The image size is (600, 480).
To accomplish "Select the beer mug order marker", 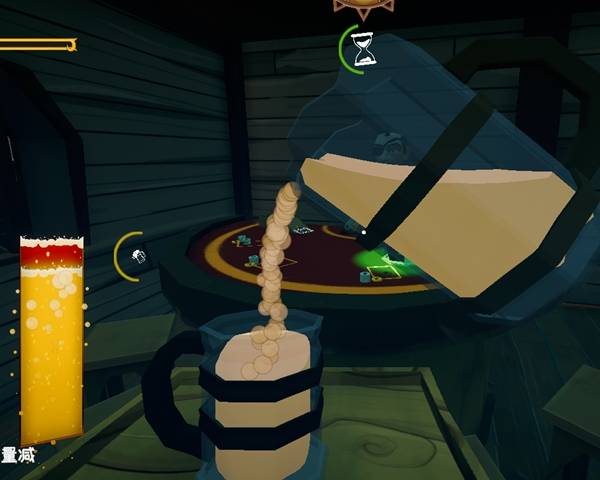I will tap(137, 256).
